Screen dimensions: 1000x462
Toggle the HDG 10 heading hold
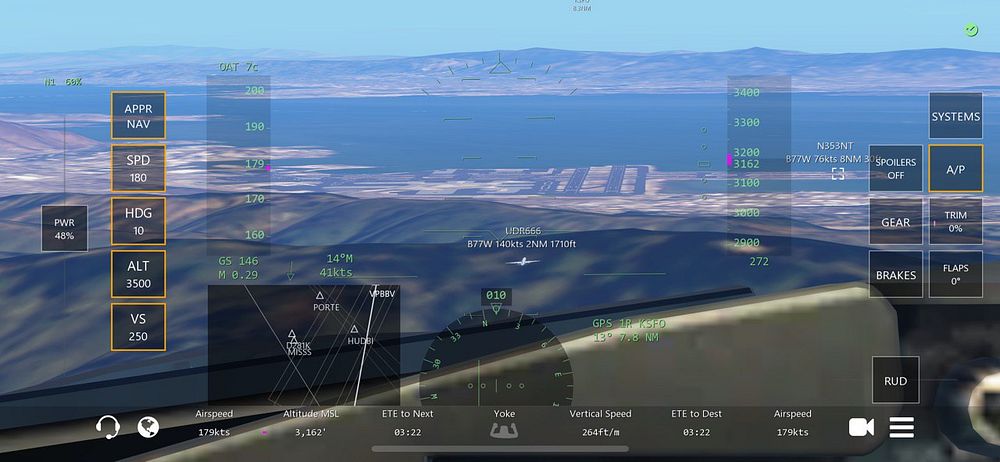coord(138,221)
